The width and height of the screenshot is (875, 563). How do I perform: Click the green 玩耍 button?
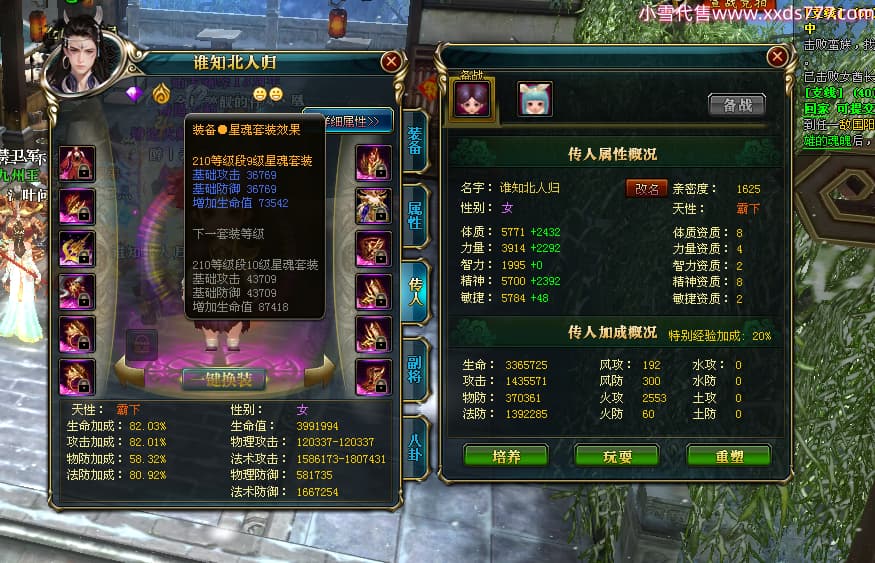coord(616,456)
